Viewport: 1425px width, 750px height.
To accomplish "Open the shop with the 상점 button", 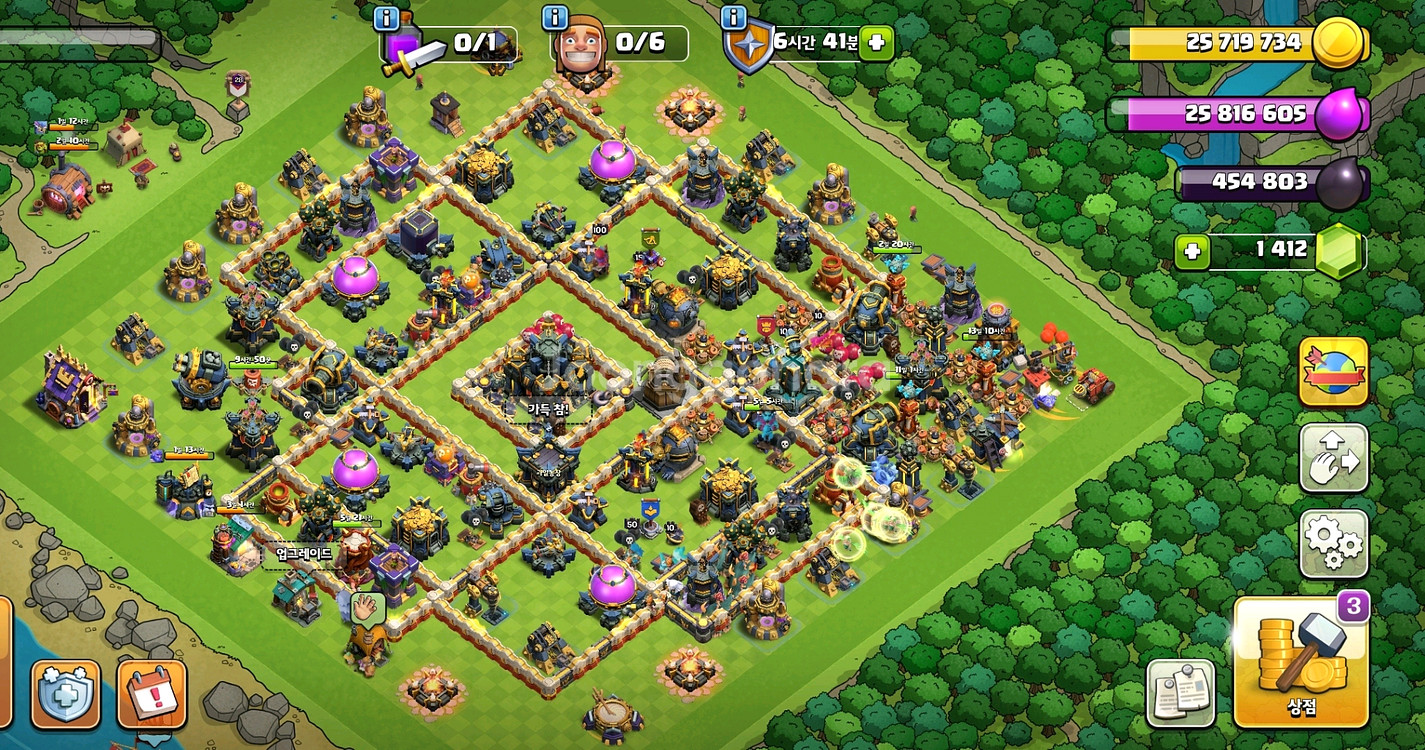I will tap(1300, 662).
